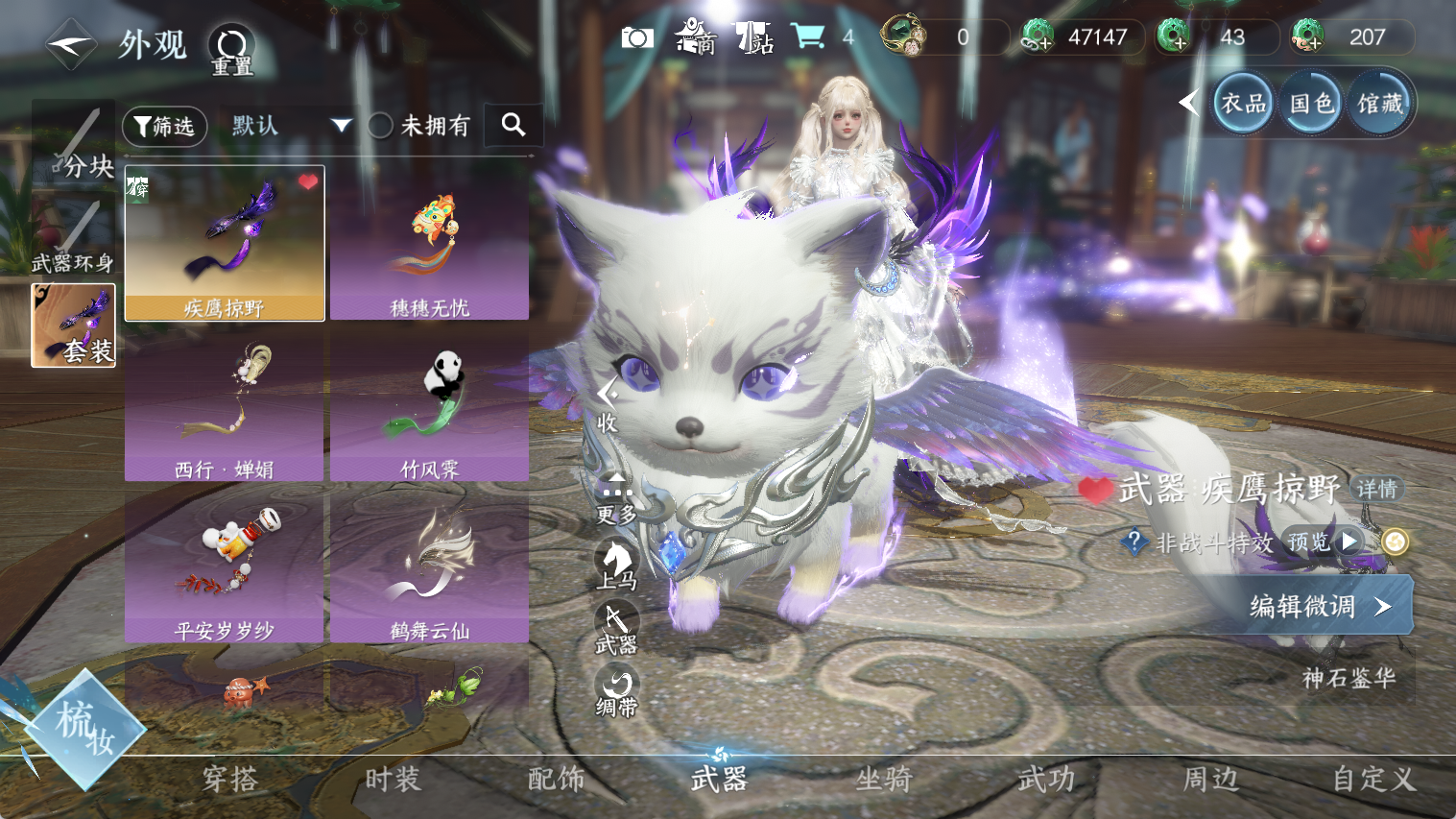Toggle the 未拥有 unowned filter
Image resolution: width=1456 pixels, height=819 pixels.
(x=381, y=126)
